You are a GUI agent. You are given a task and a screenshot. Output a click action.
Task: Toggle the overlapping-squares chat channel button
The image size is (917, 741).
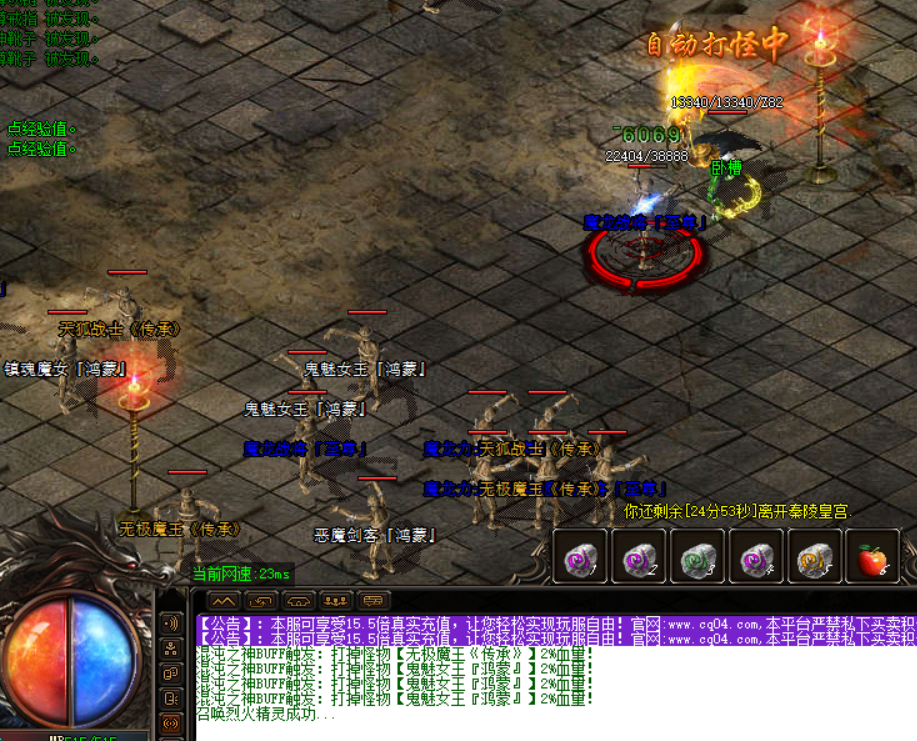tap(171, 673)
